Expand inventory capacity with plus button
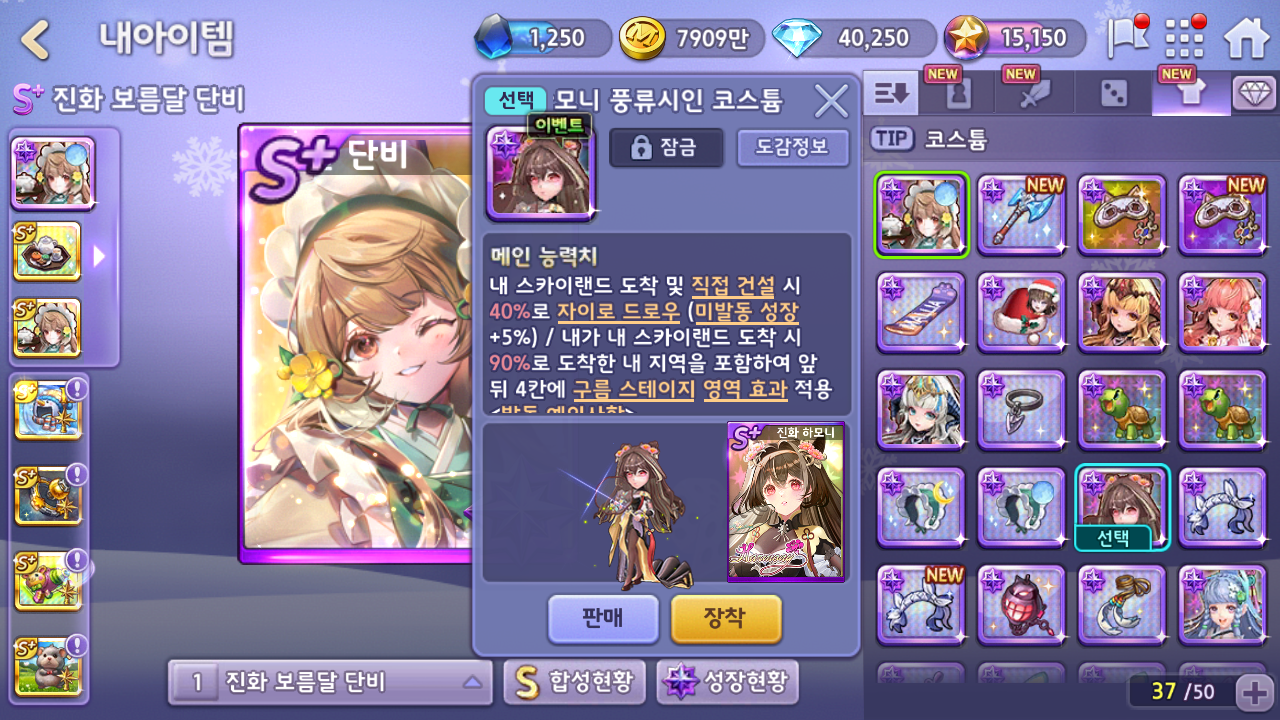Viewport: 1280px width, 720px height. coord(1254,691)
